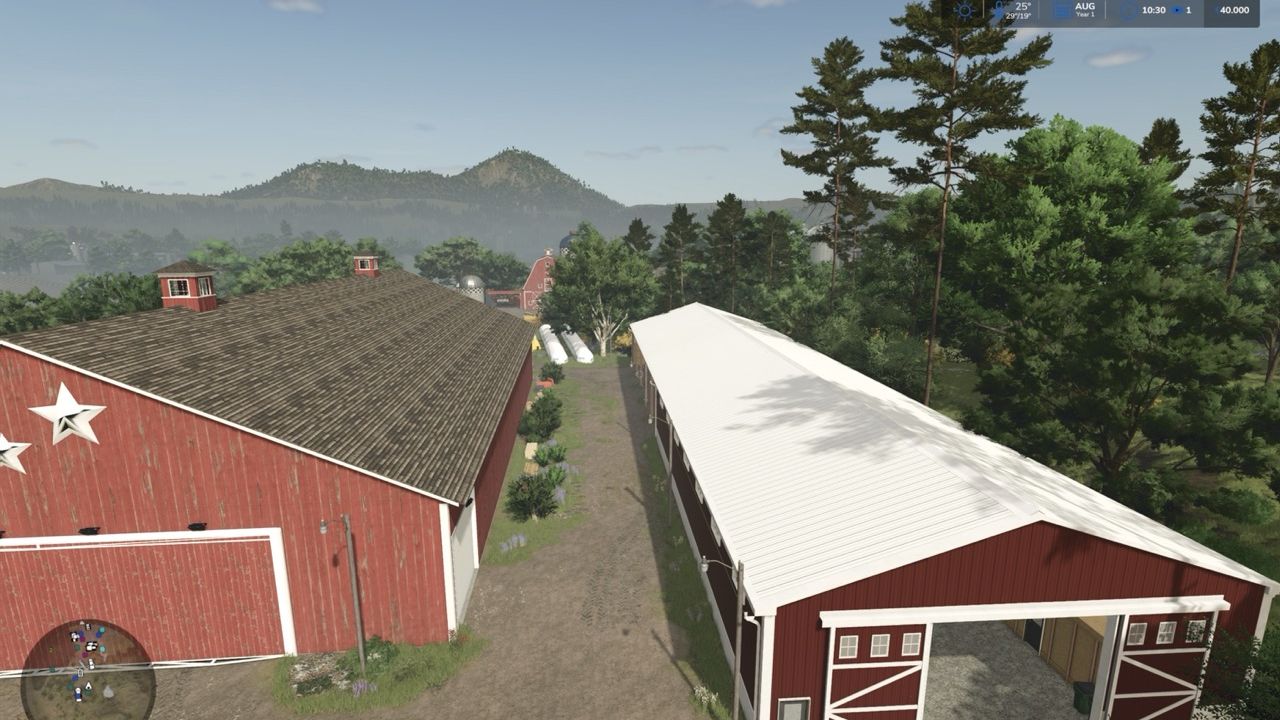Click the clock icon next to 10:30
This screenshot has width=1280, height=720.
1126,10
